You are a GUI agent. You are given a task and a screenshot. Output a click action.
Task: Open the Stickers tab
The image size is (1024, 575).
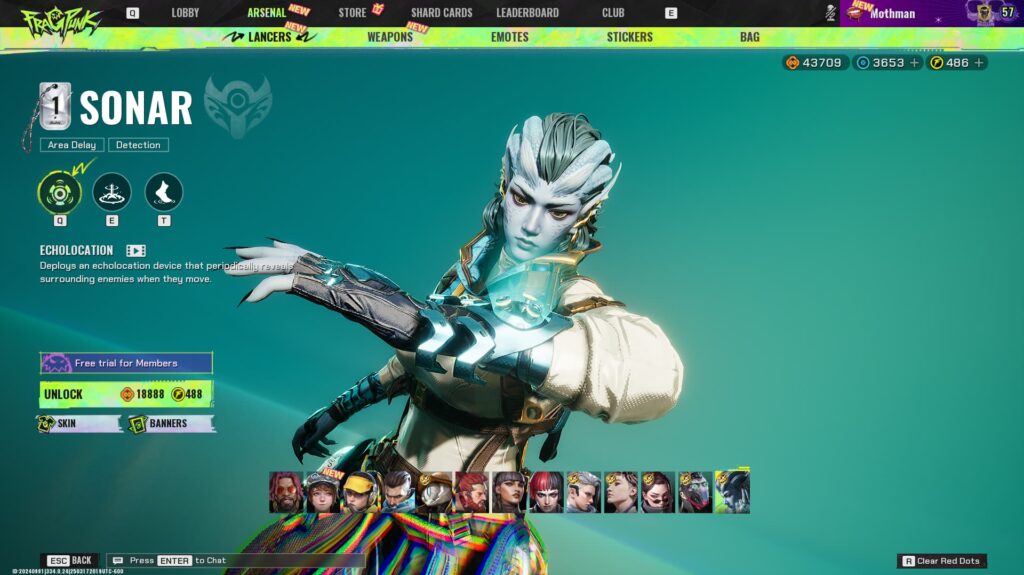tap(629, 37)
